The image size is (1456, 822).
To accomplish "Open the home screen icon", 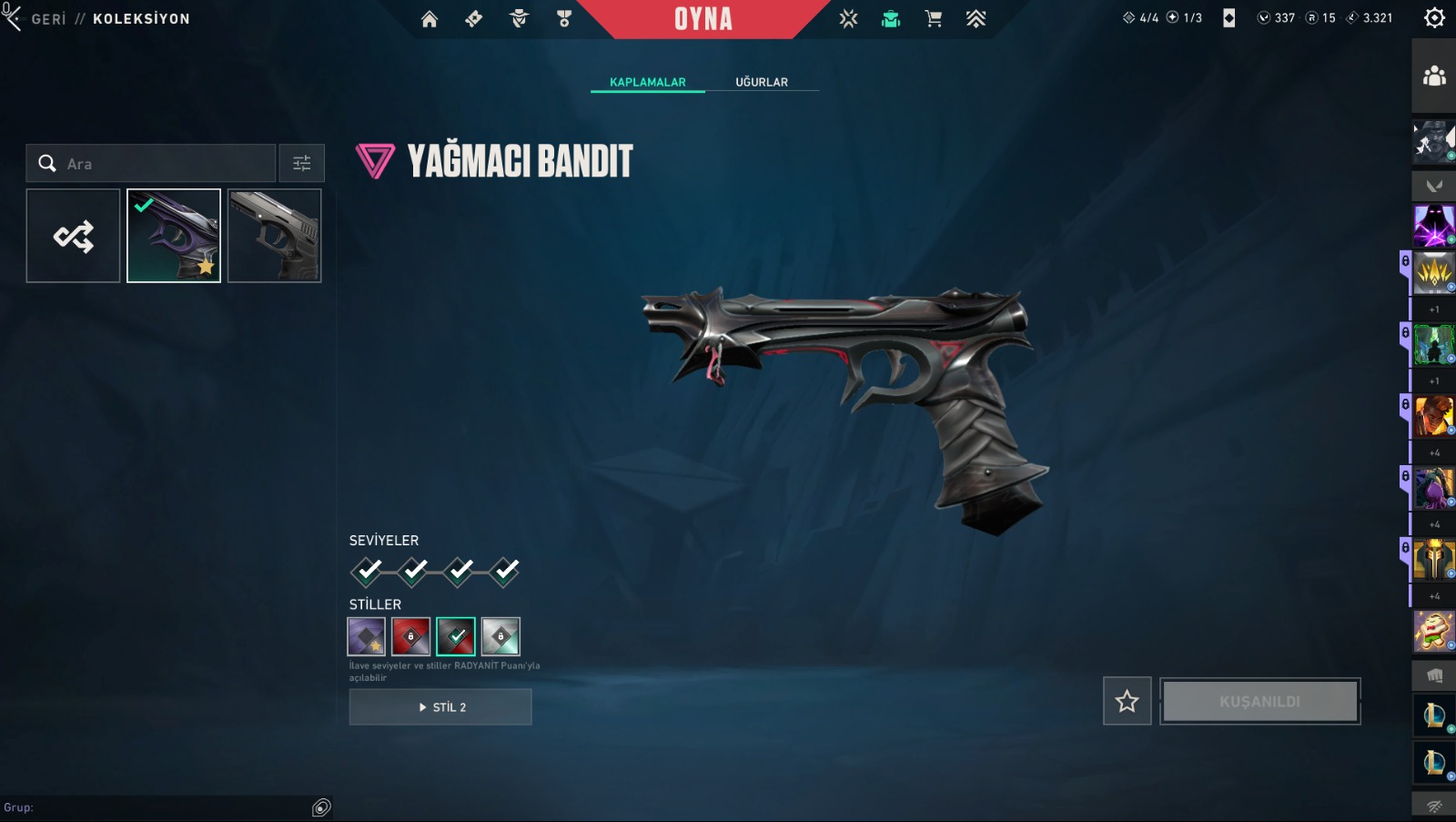I will point(430,19).
